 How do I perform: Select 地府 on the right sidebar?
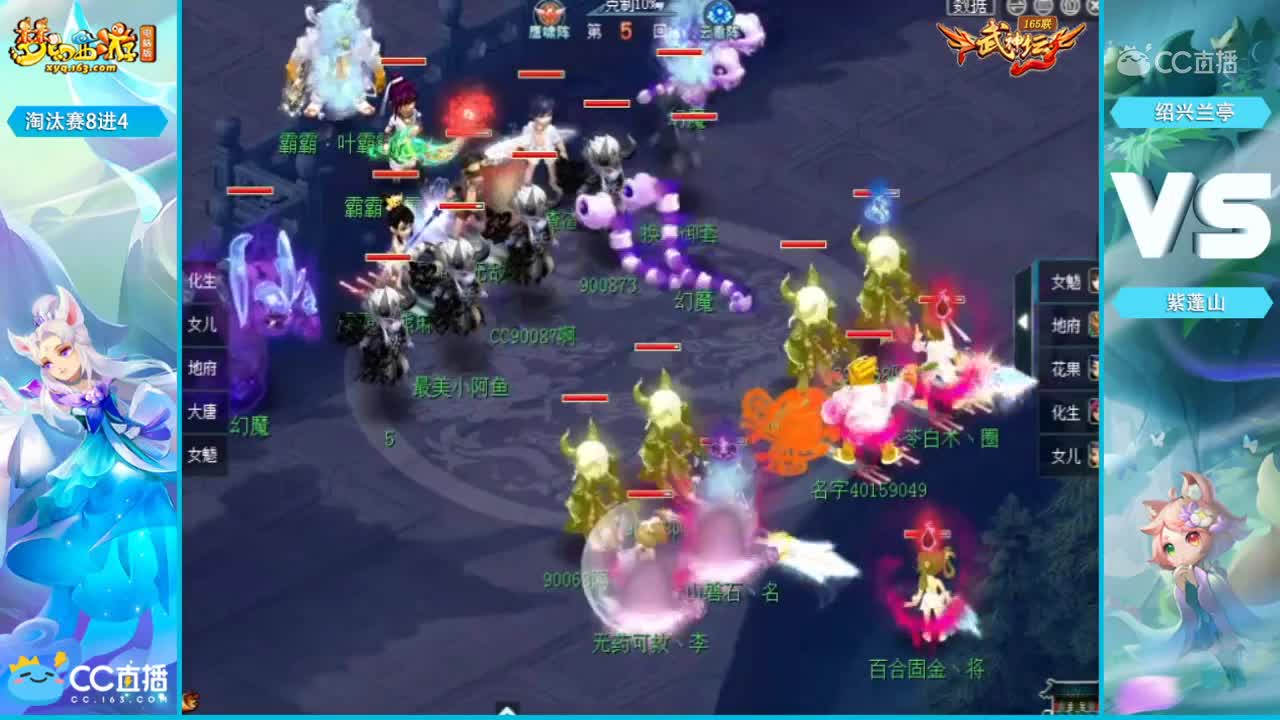[x=1066, y=325]
